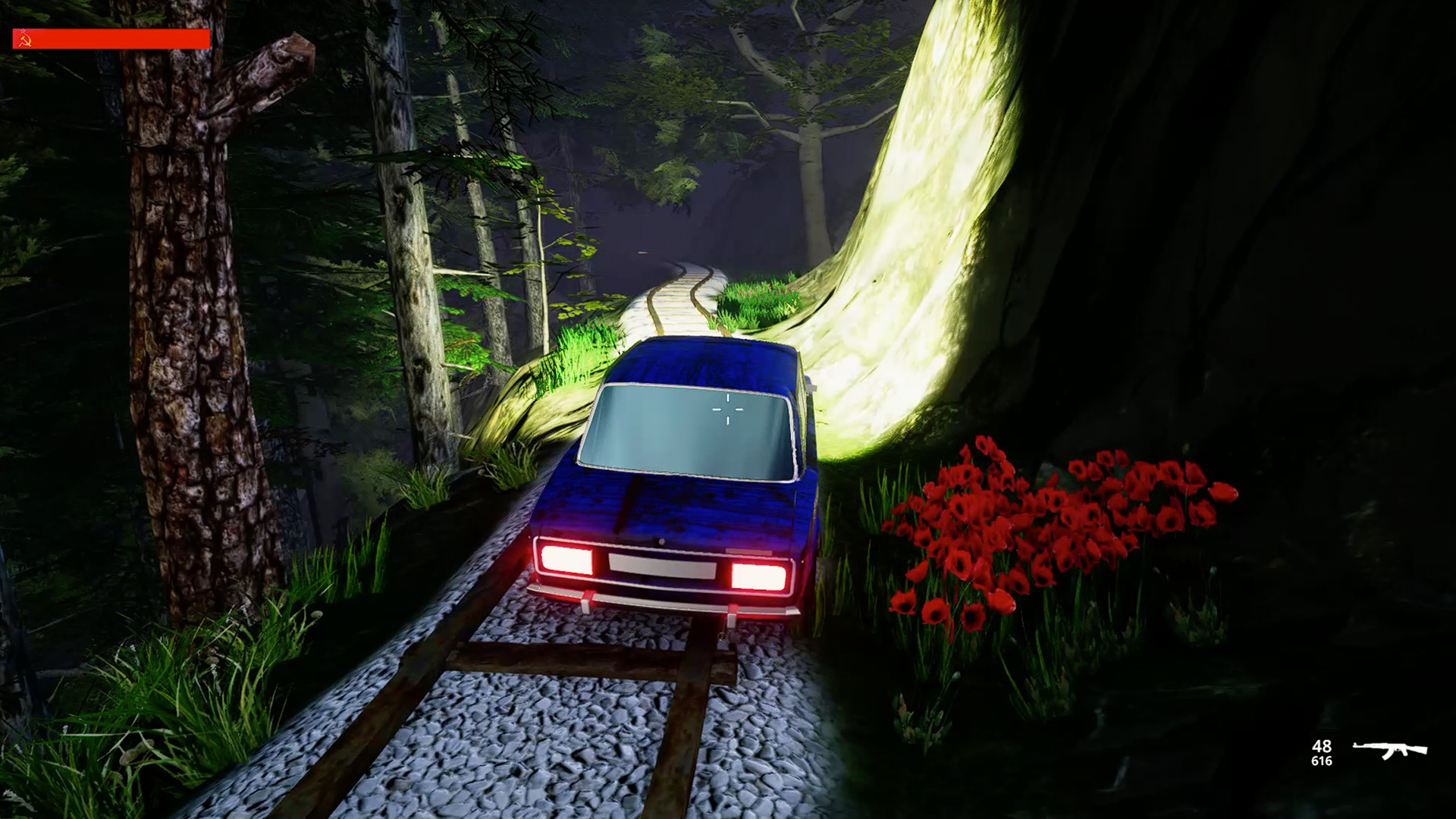Click the red portion of the health bar
The image size is (1456, 819).
(121, 38)
